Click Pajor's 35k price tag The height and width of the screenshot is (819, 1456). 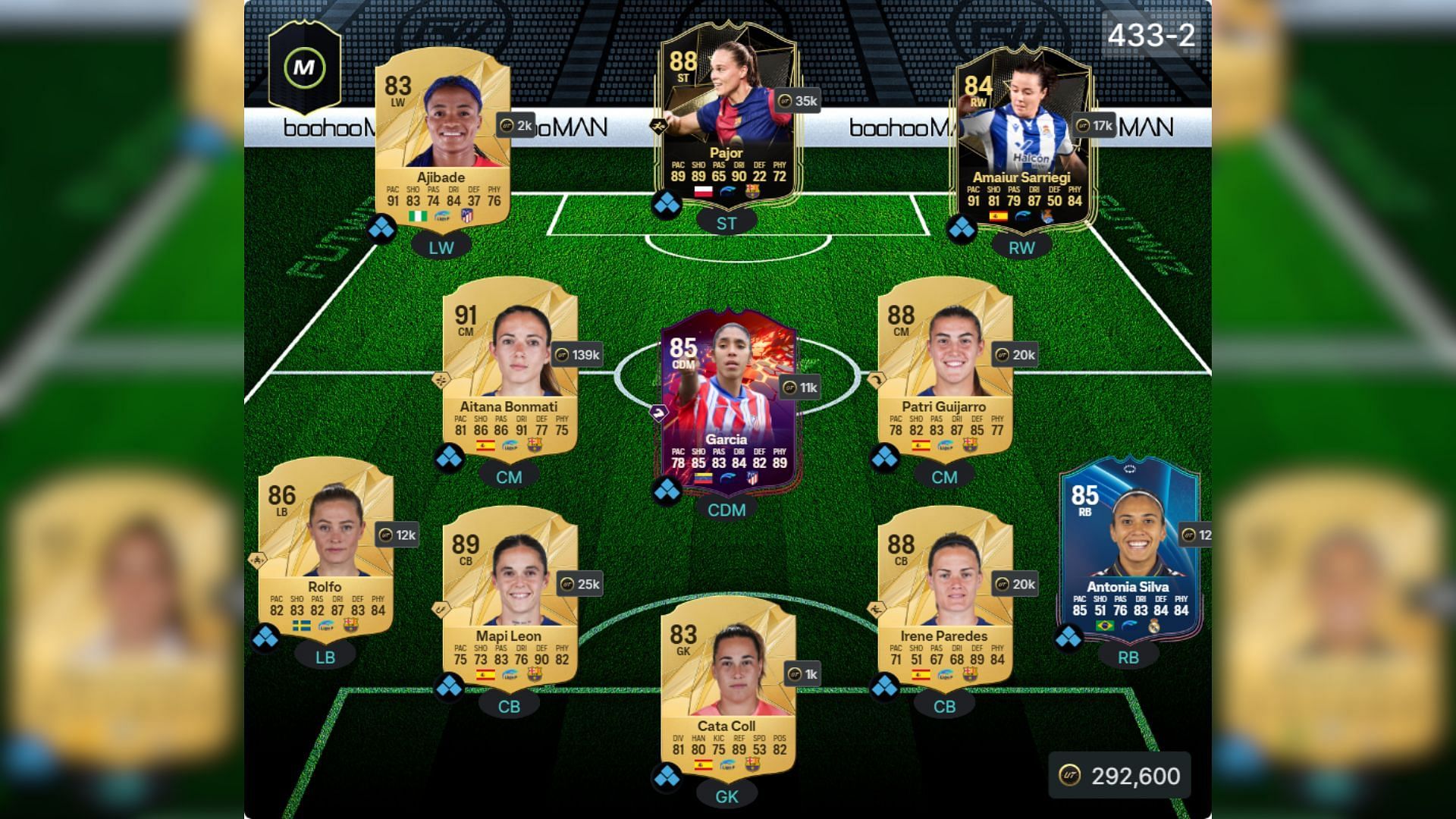click(799, 101)
